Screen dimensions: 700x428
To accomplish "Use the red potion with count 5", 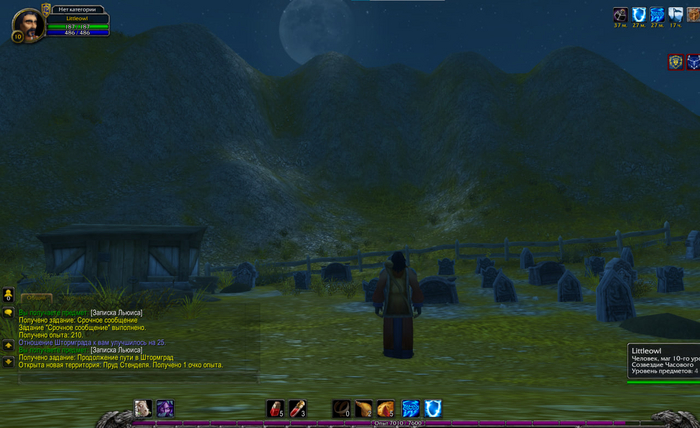I will coord(275,408).
